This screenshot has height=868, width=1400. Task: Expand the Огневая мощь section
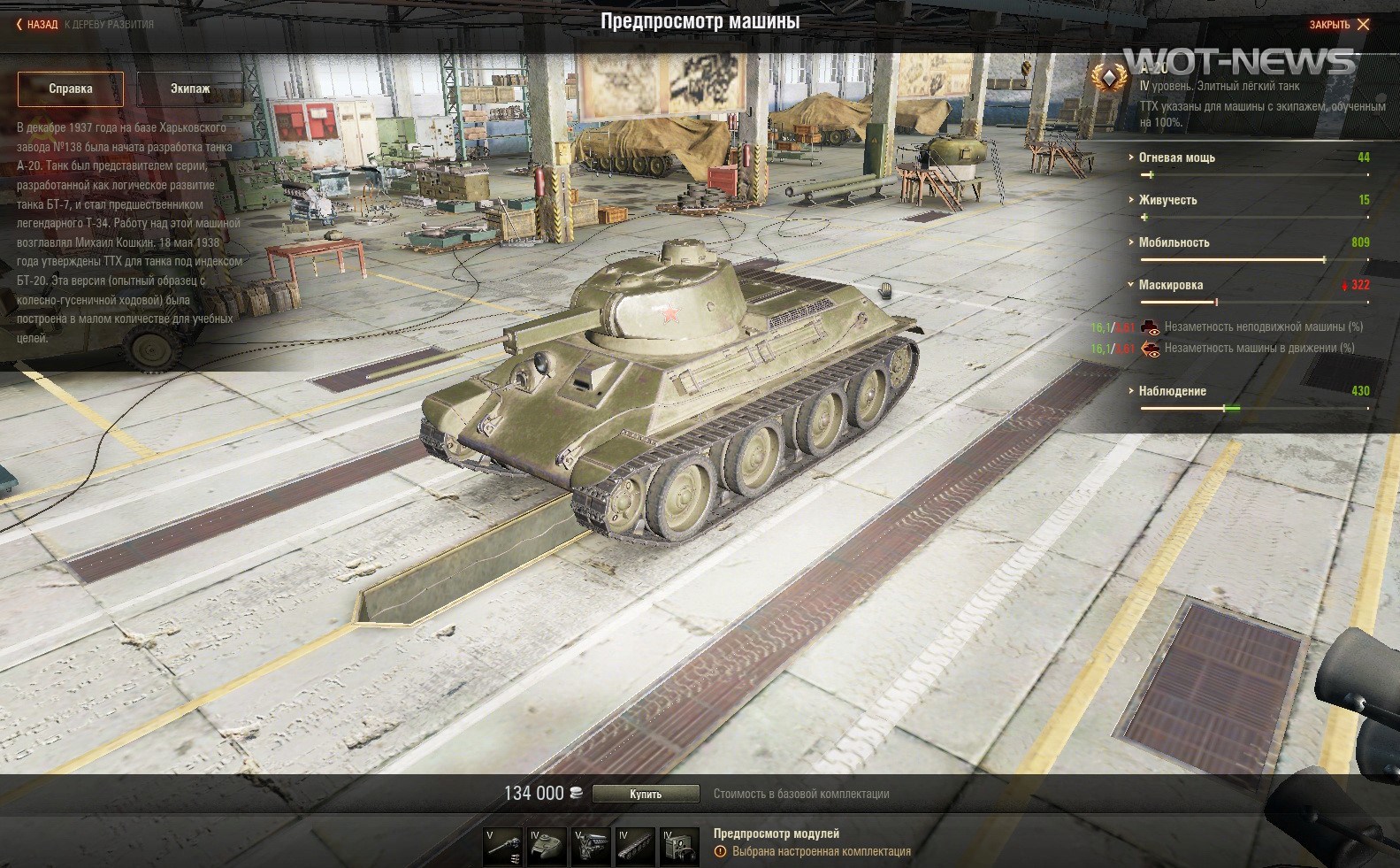click(1176, 157)
